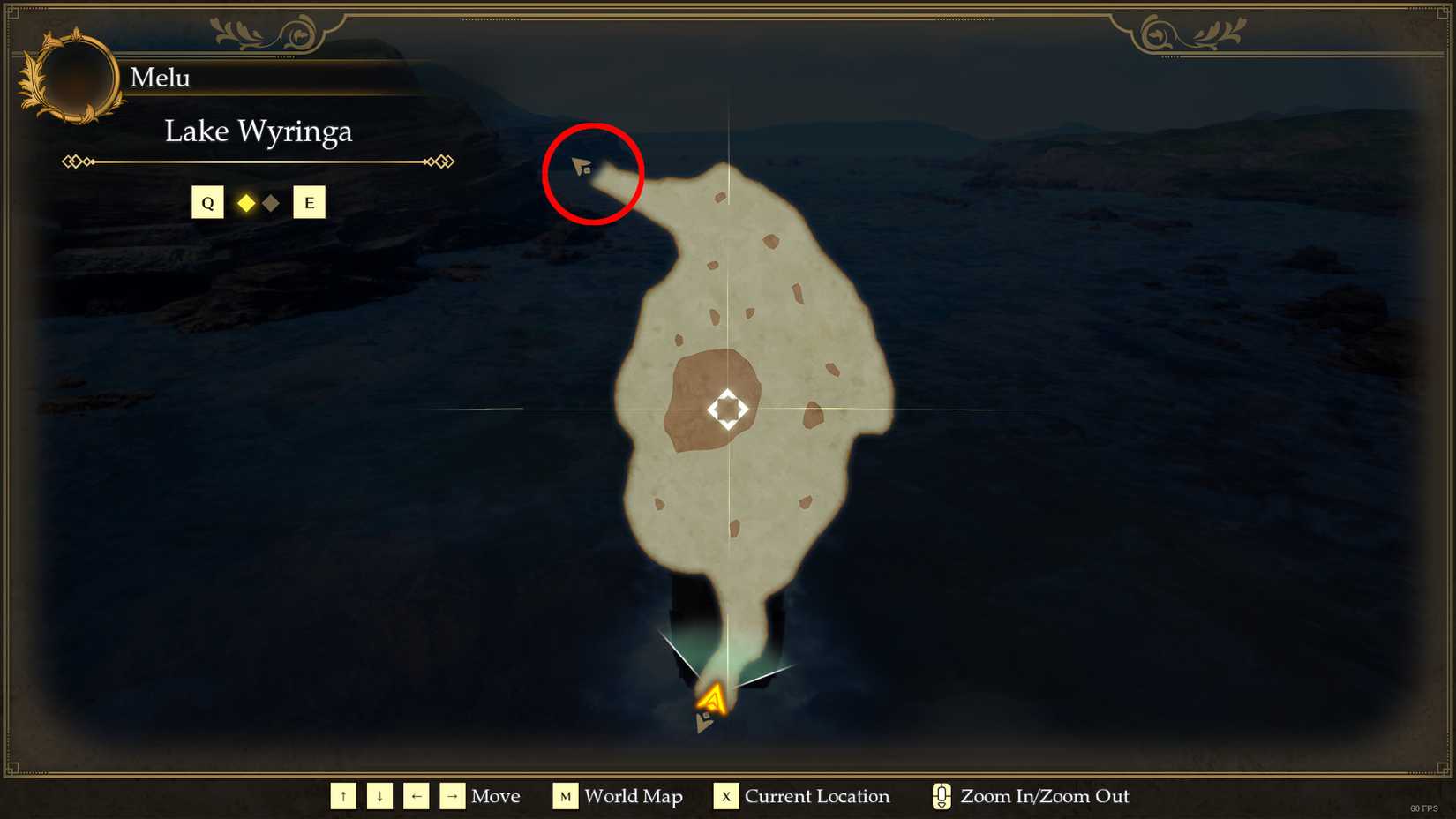The width and height of the screenshot is (1456, 819).
Task: Select the Lake Wyringa title label
Action: [259, 131]
